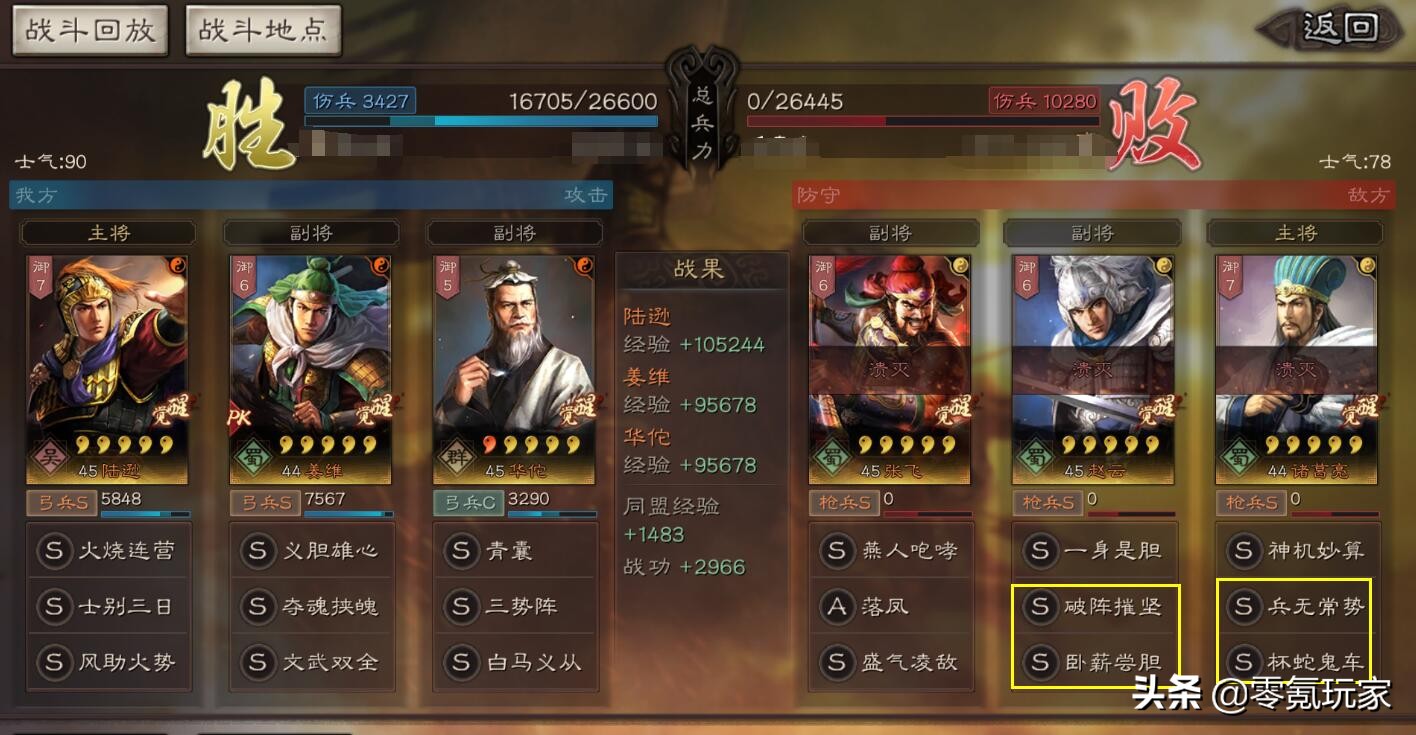Viewport: 1416px width, 735px height.
Task: Tap the 枪兵S badge under 诸葛亮
Action: [x=1251, y=503]
